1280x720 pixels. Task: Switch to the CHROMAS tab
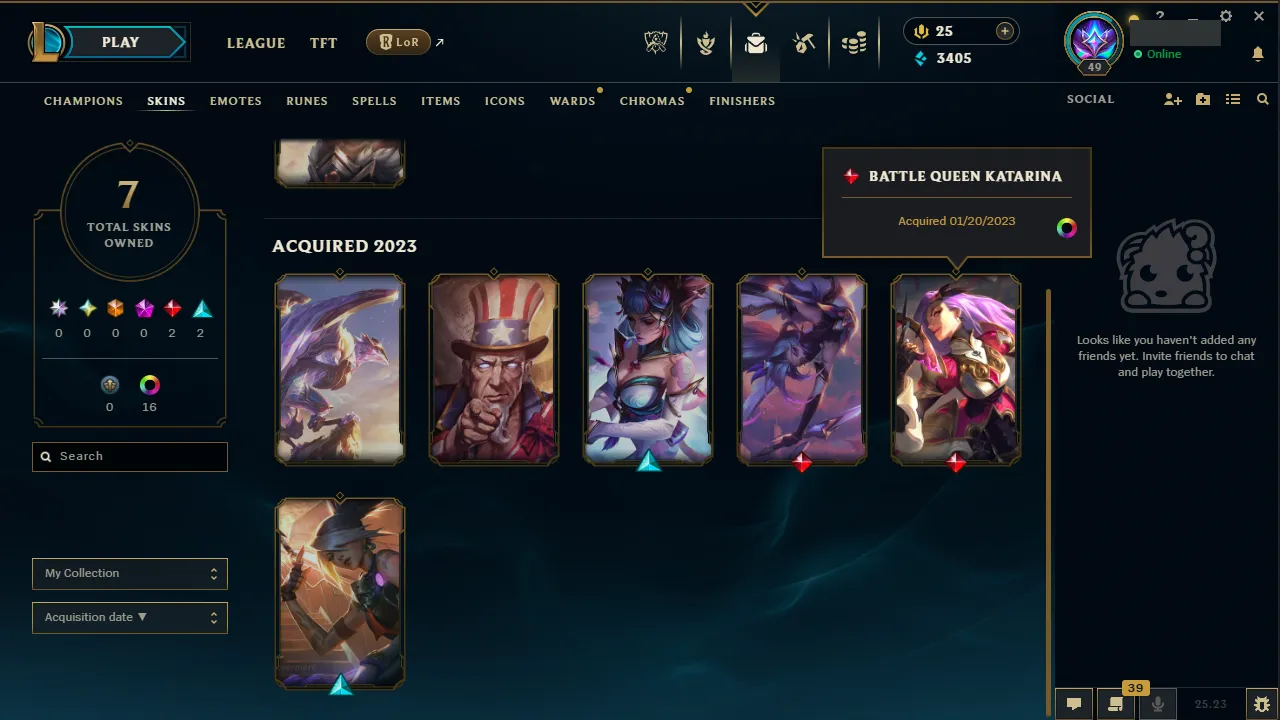[652, 100]
